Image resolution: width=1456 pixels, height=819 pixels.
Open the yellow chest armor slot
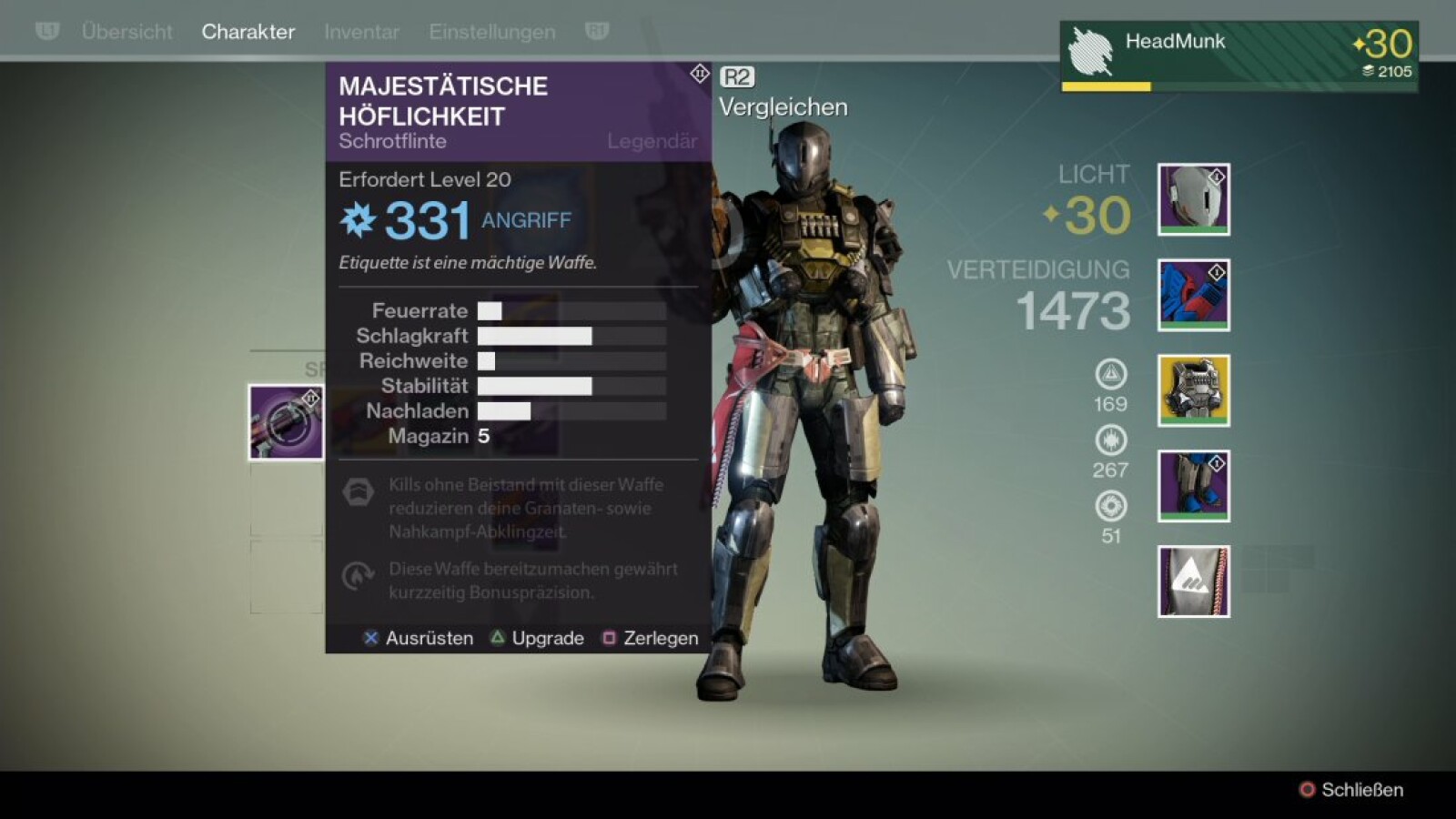pos(1193,390)
